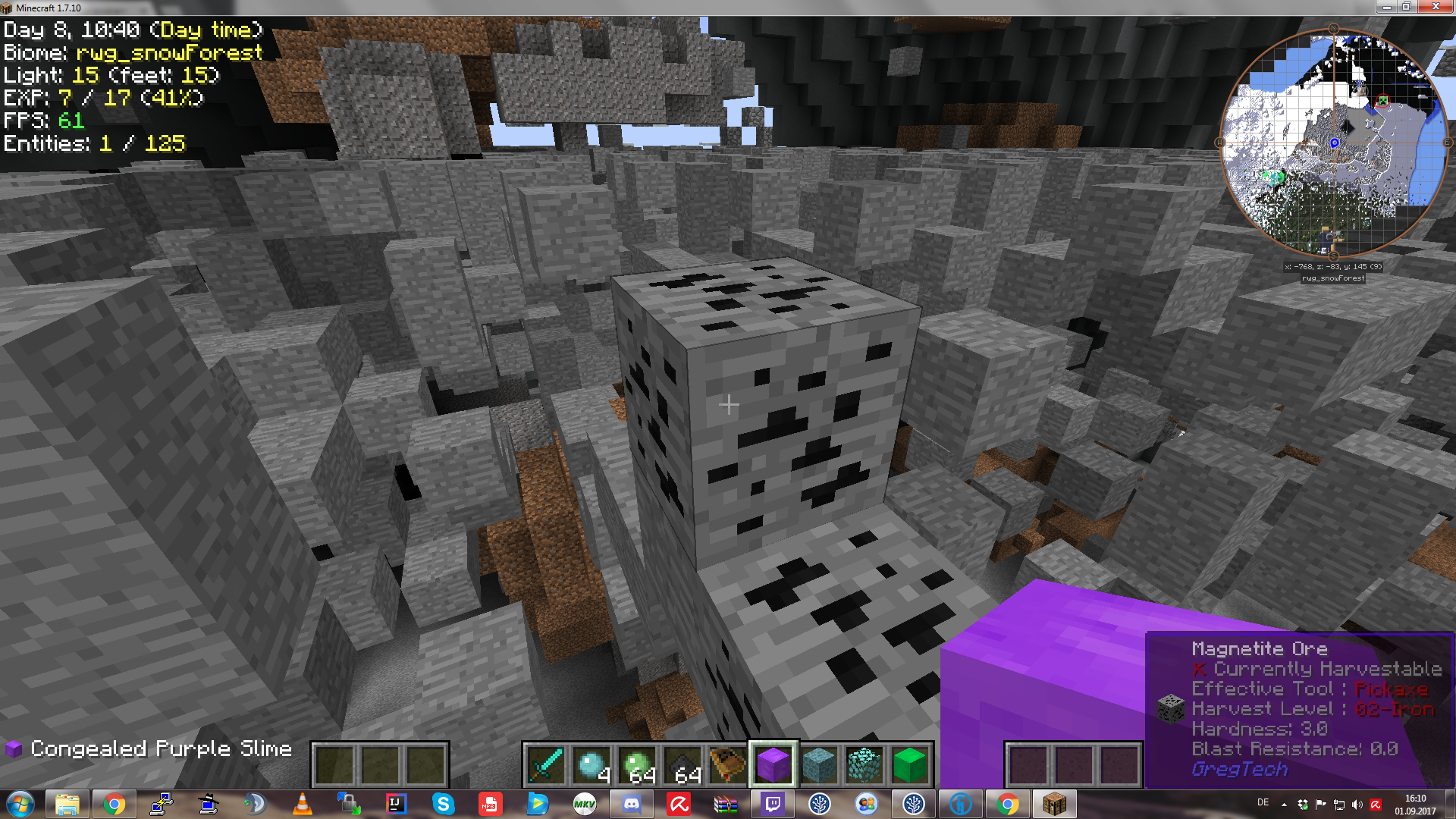The image size is (1456, 819).
Task: Click the GregTech label in the tooltip
Action: 1240,769
